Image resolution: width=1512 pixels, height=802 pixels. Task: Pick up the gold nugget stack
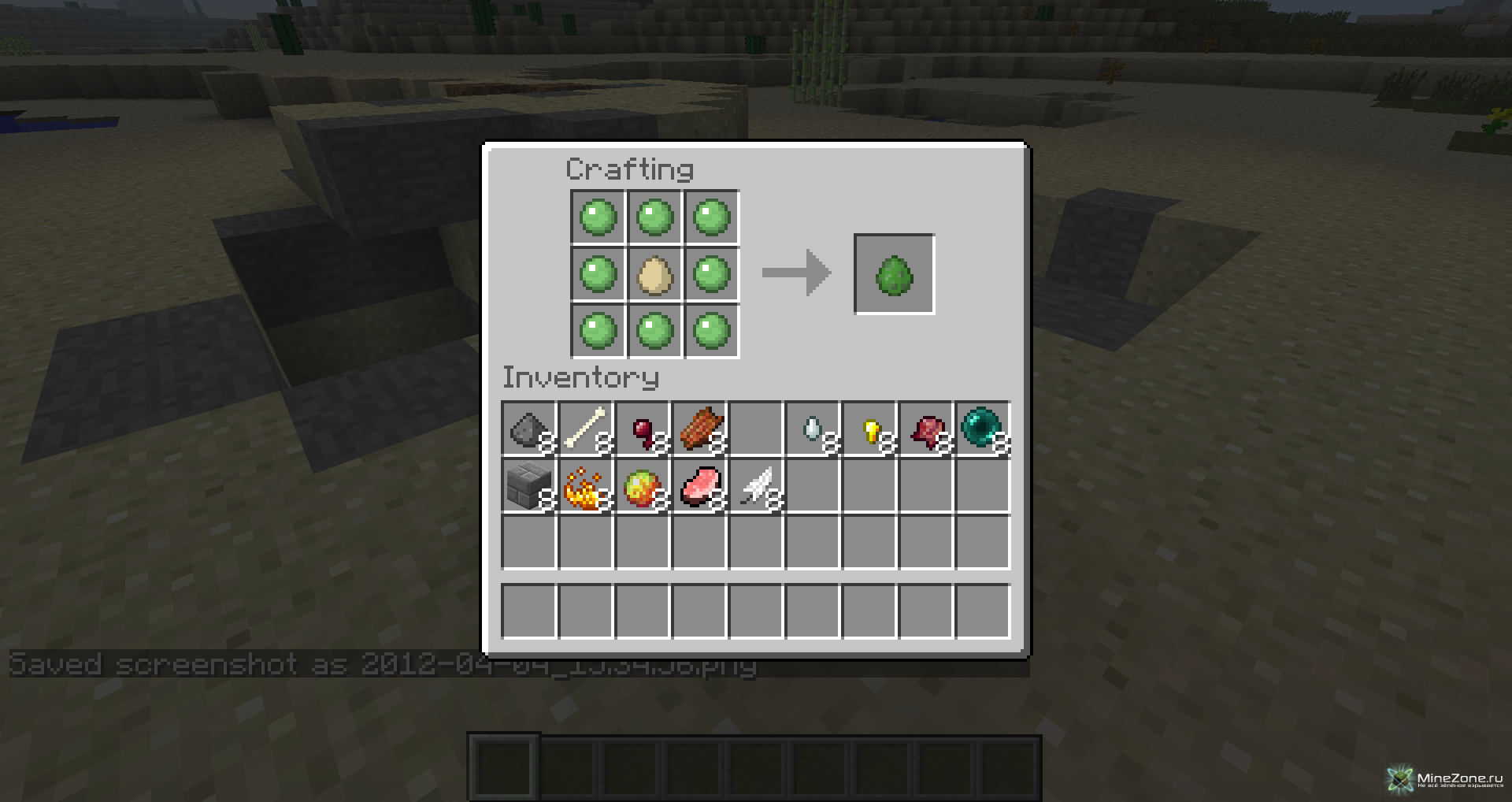tap(869, 429)
